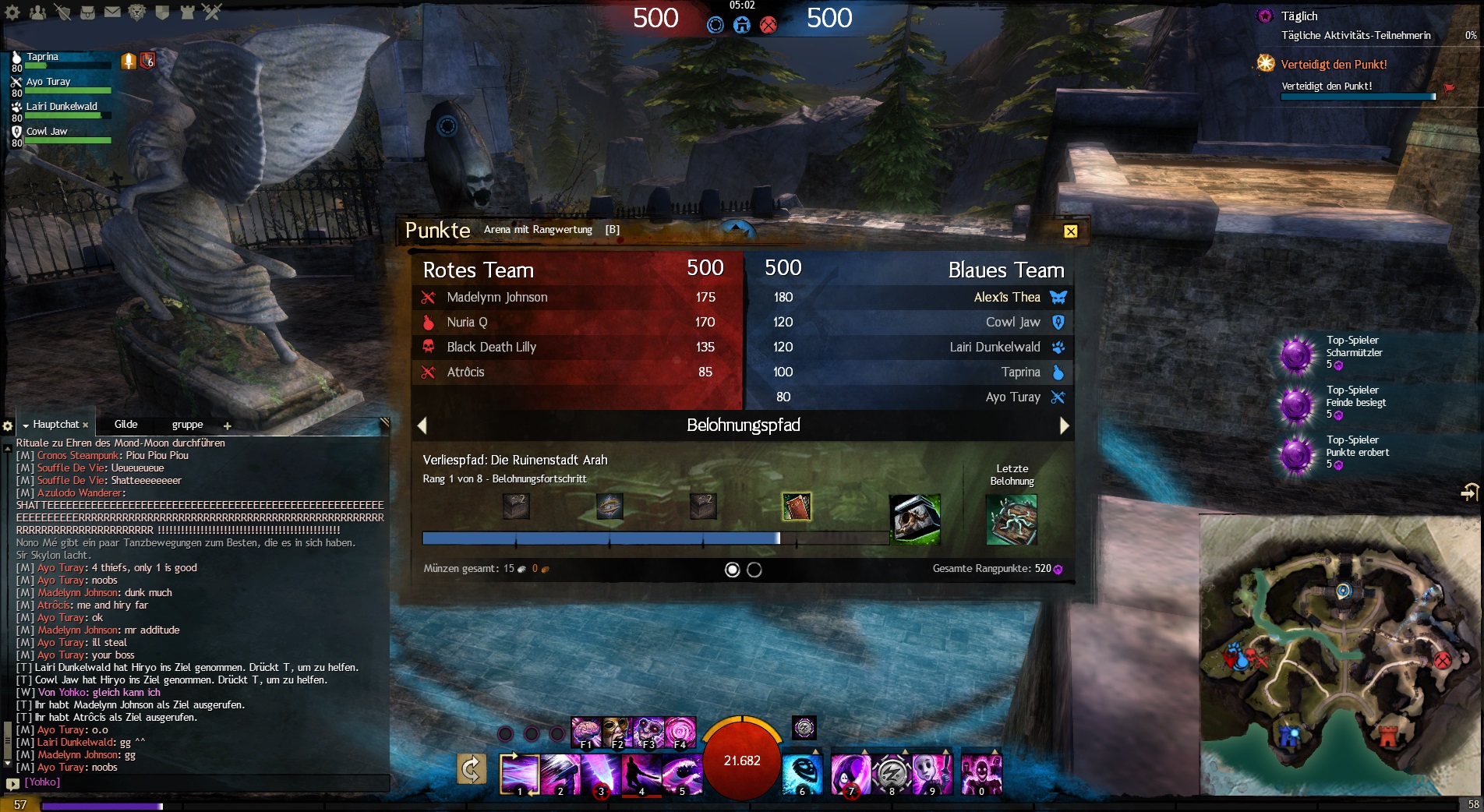
Task: Close the Punkte scoreboard window
Action: click(1070, 231)
